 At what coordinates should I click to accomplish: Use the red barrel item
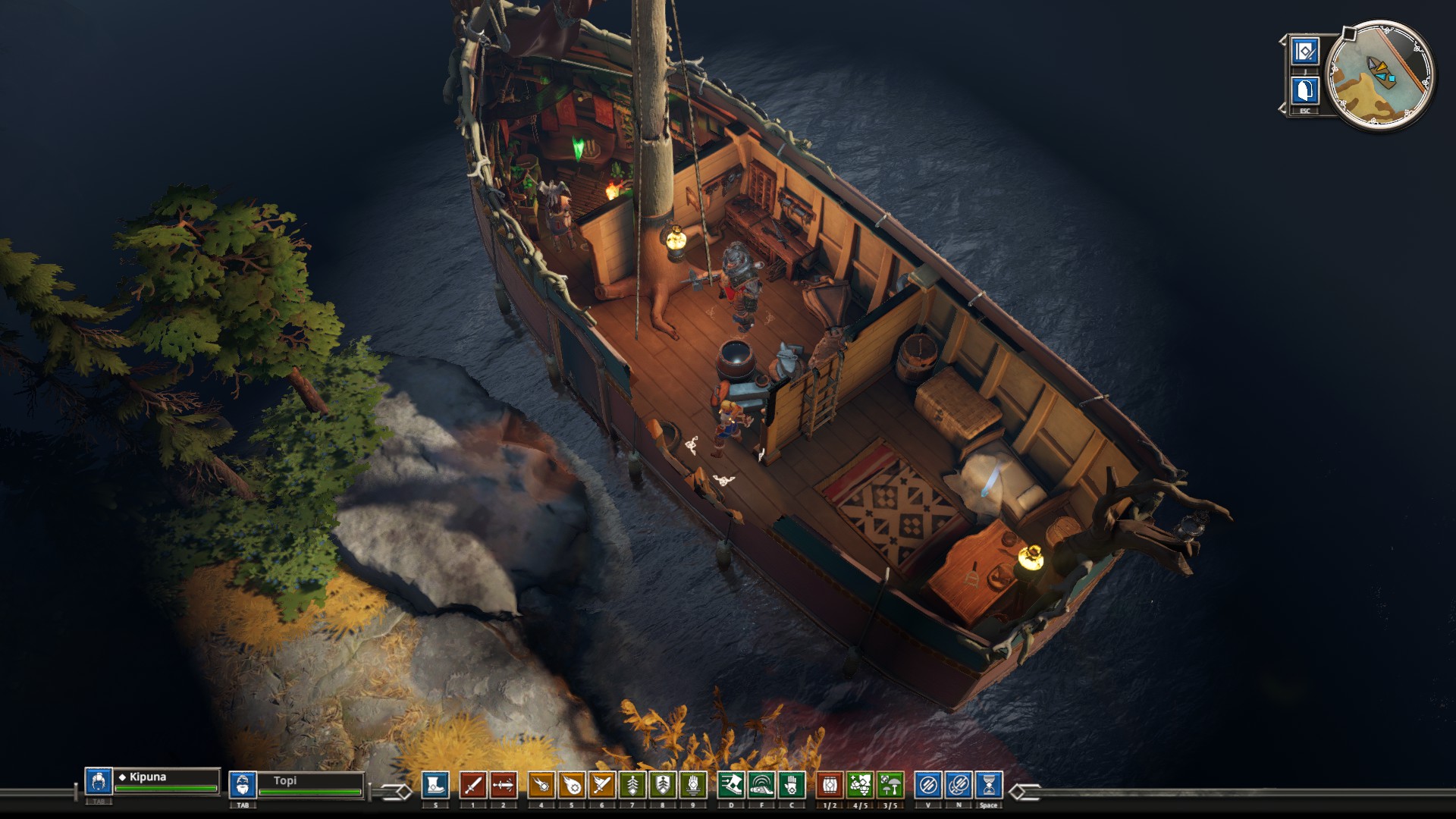[830, 786]
